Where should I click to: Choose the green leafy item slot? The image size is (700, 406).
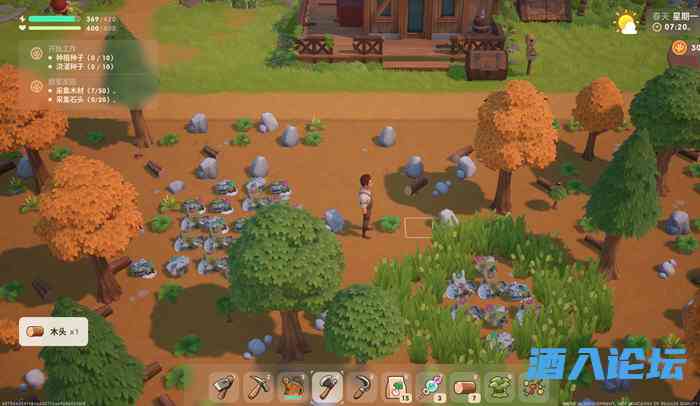[x=498, y=386]
